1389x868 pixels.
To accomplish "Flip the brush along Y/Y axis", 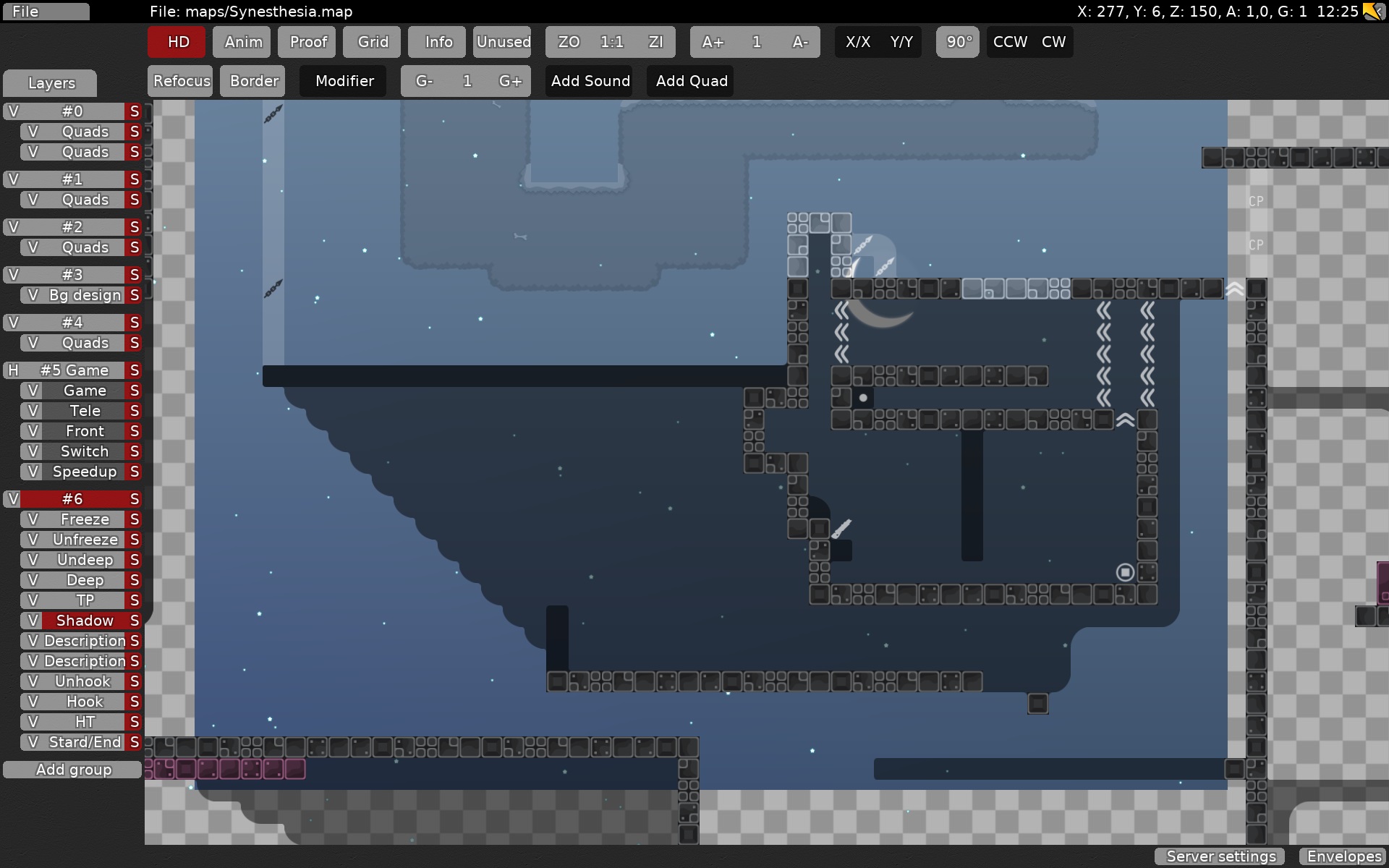I will click(902, 42).
